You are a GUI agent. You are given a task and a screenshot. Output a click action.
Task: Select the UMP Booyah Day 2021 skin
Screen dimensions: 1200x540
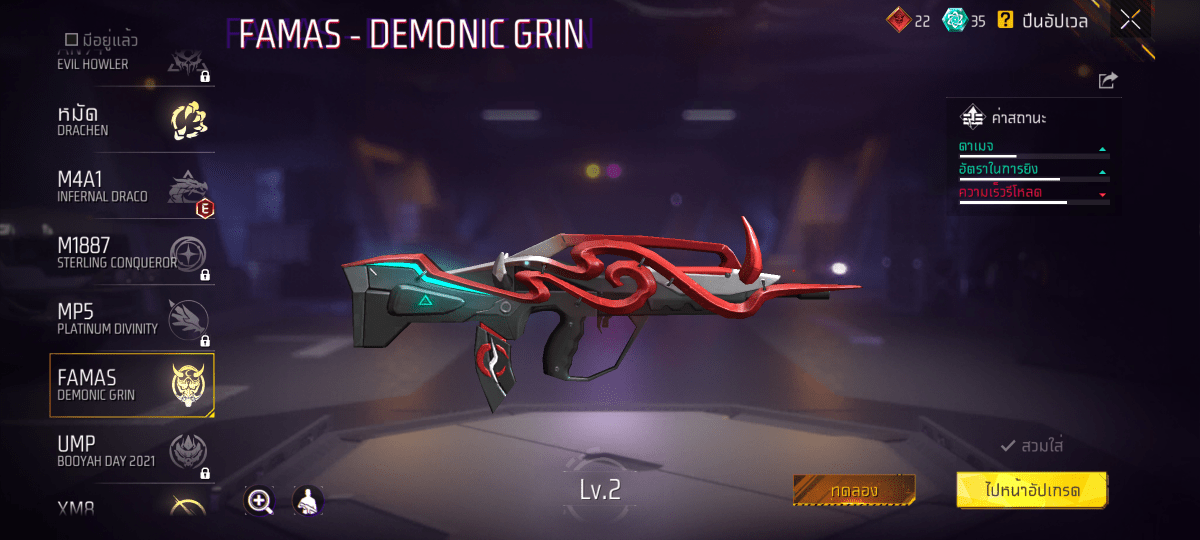pos(132,451)
